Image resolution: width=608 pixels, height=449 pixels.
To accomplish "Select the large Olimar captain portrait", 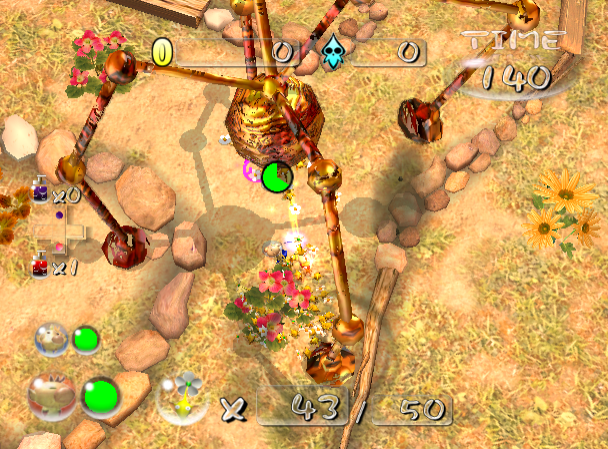I will (51, 396).
